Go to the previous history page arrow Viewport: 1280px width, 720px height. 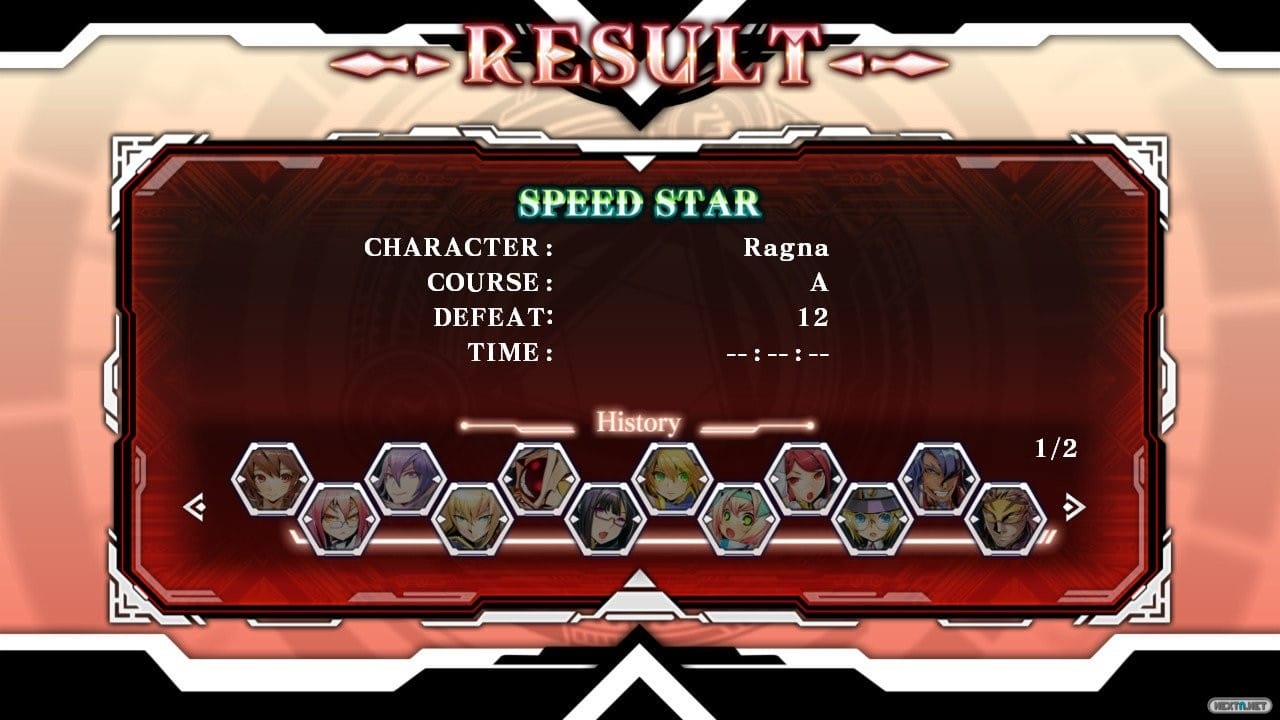click(x=195, y=508)
